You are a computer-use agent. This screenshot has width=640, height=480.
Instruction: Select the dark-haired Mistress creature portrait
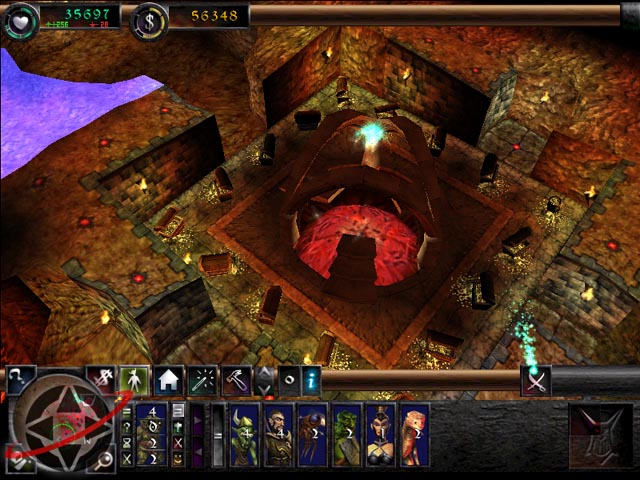380,435
